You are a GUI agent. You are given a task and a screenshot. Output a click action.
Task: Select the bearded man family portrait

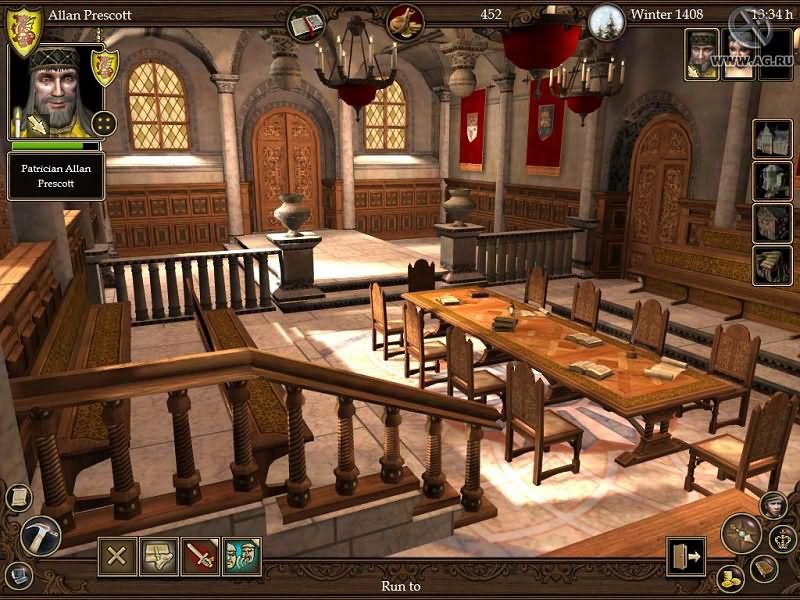(x=701, y=54)
